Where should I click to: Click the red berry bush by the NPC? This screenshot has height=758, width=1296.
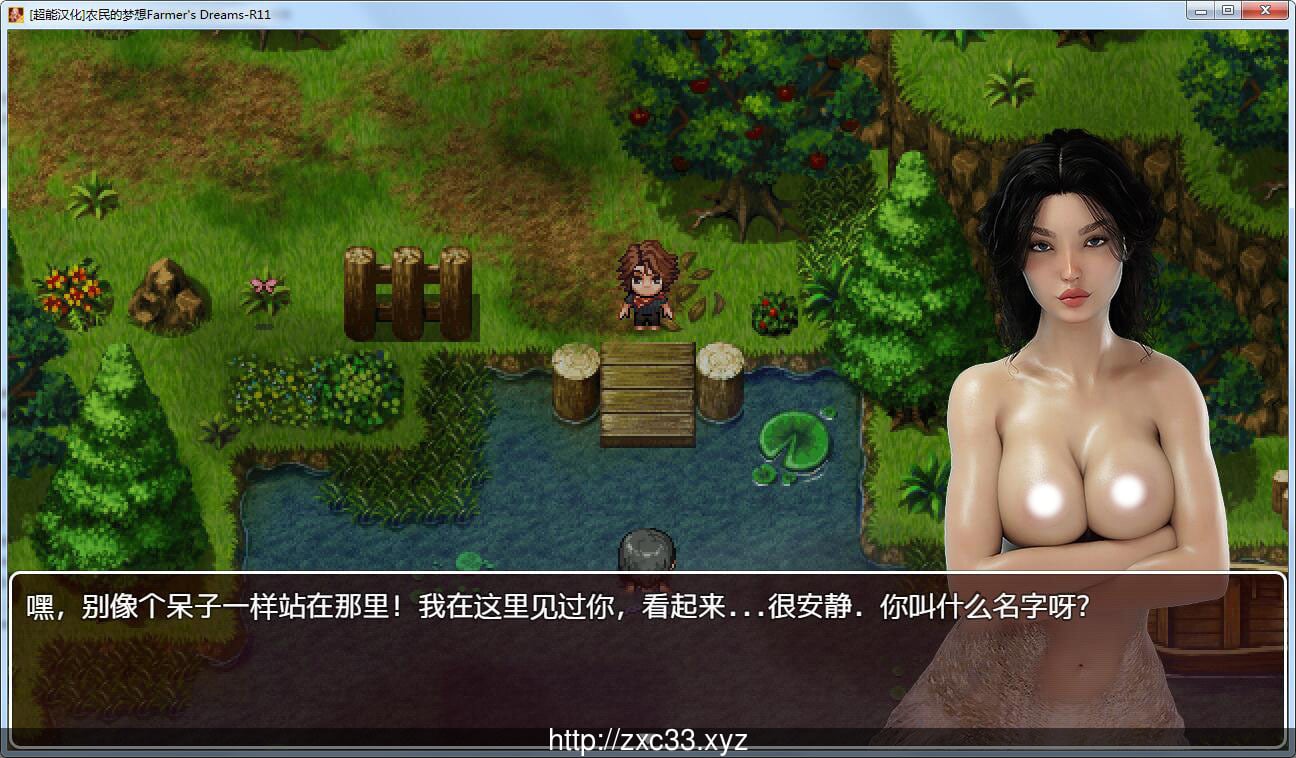(x=775, y=310)
